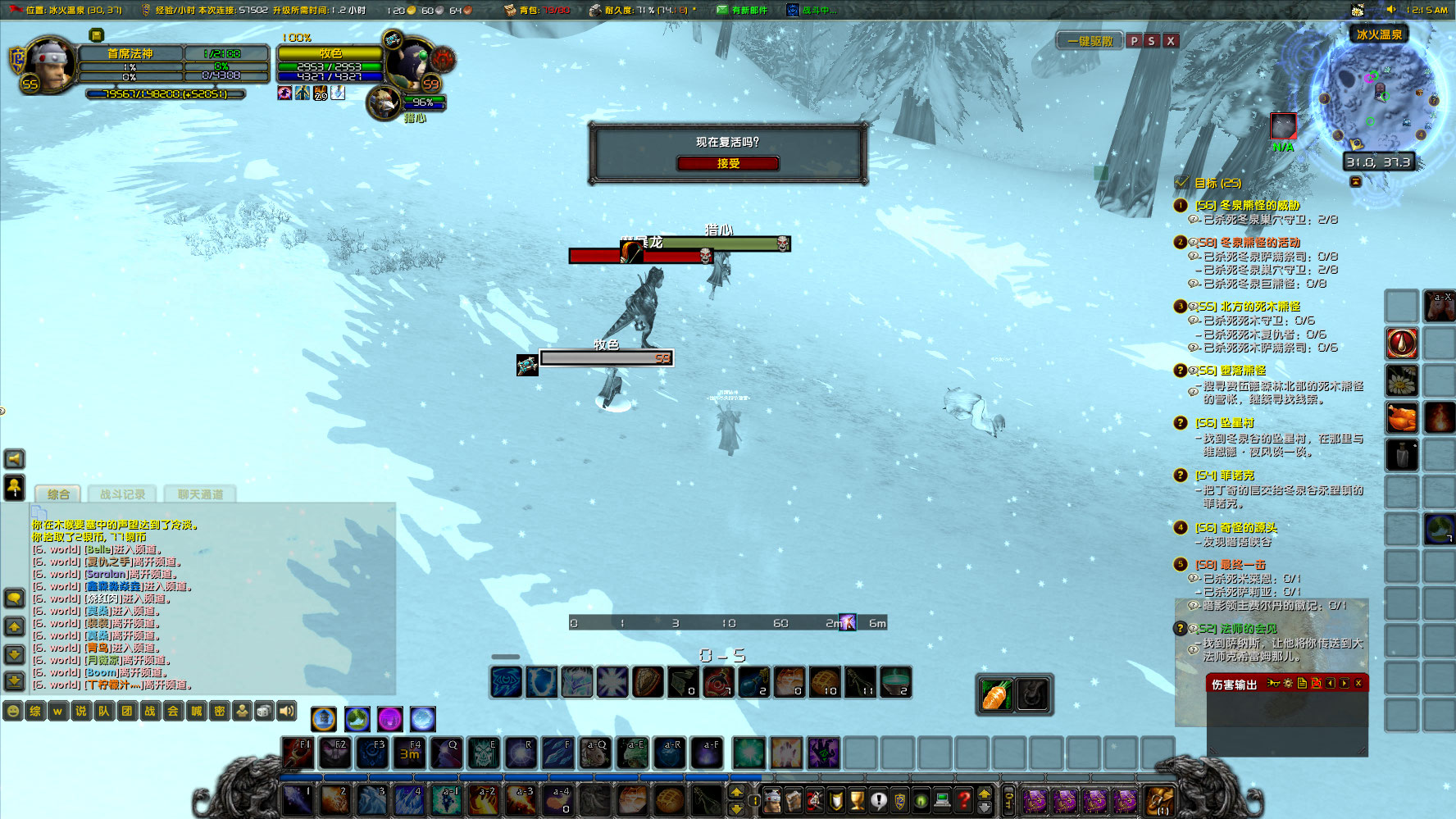1456x819 pixels.
Task: Open the keyring key icon beside bags
Action: [x=1008, y=799]
